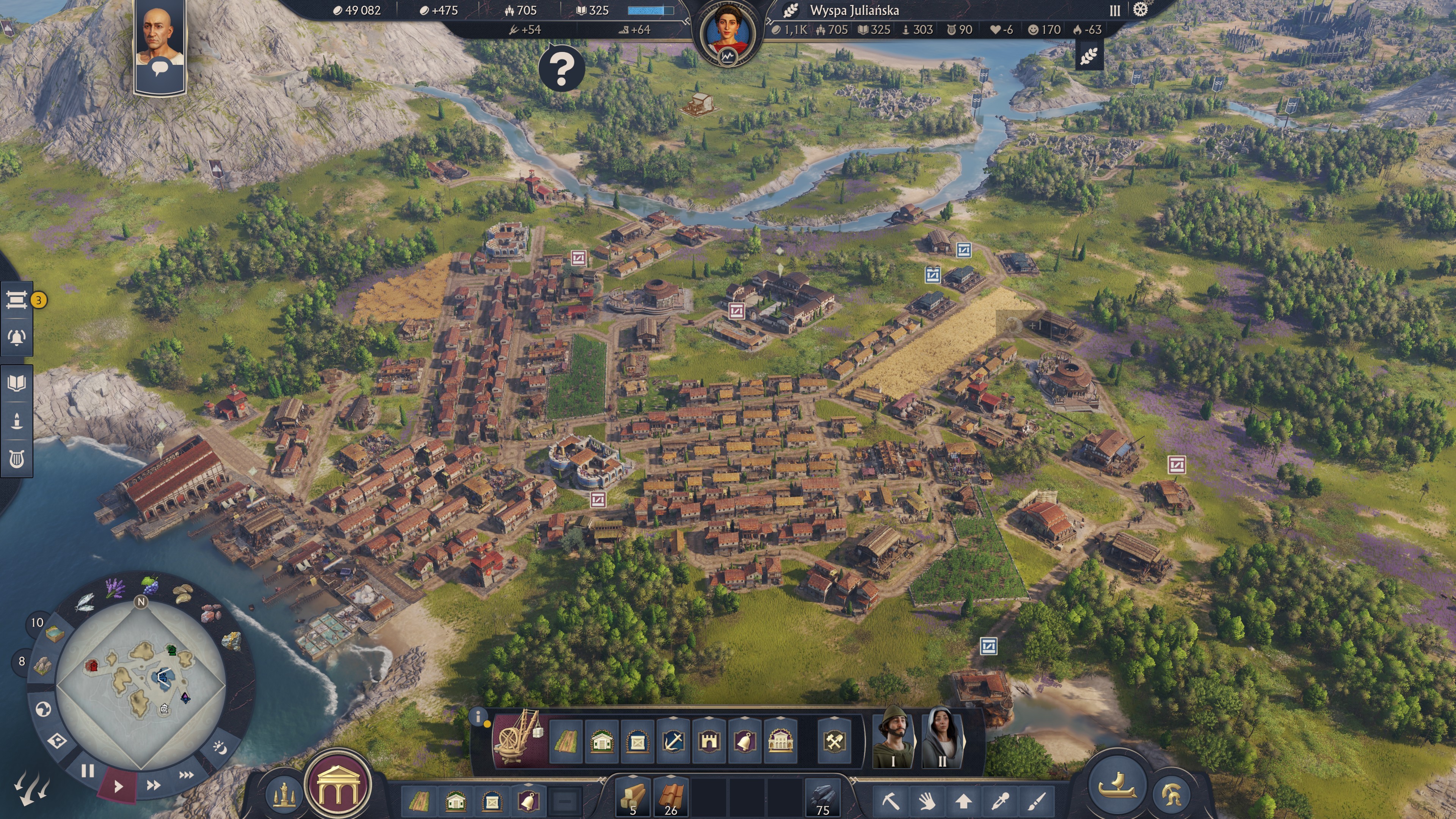Select the anchor harbour building category
Screen dimensions: 1456x819
coord(673,741)
